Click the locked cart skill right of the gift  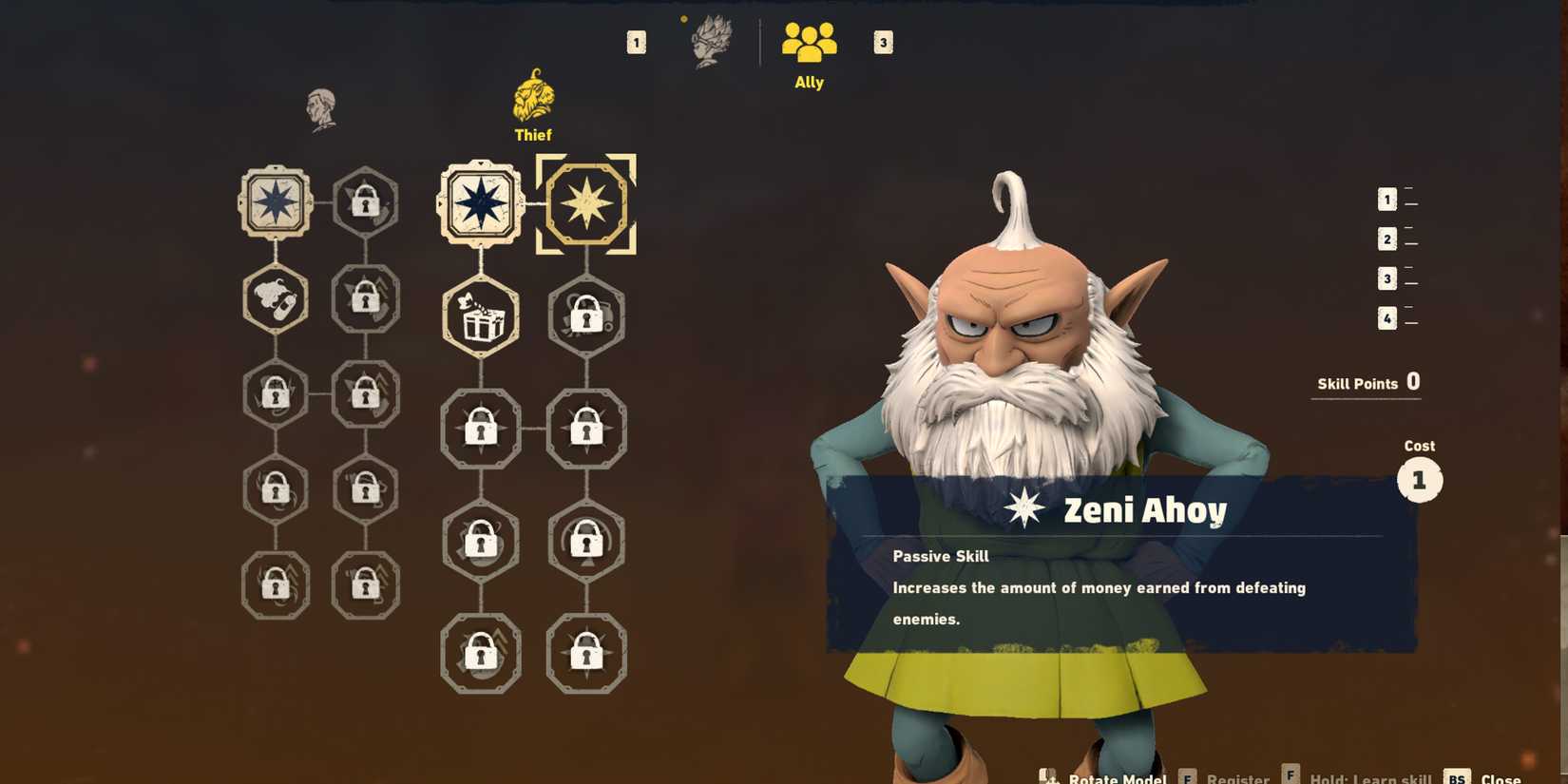coord(587,317)
